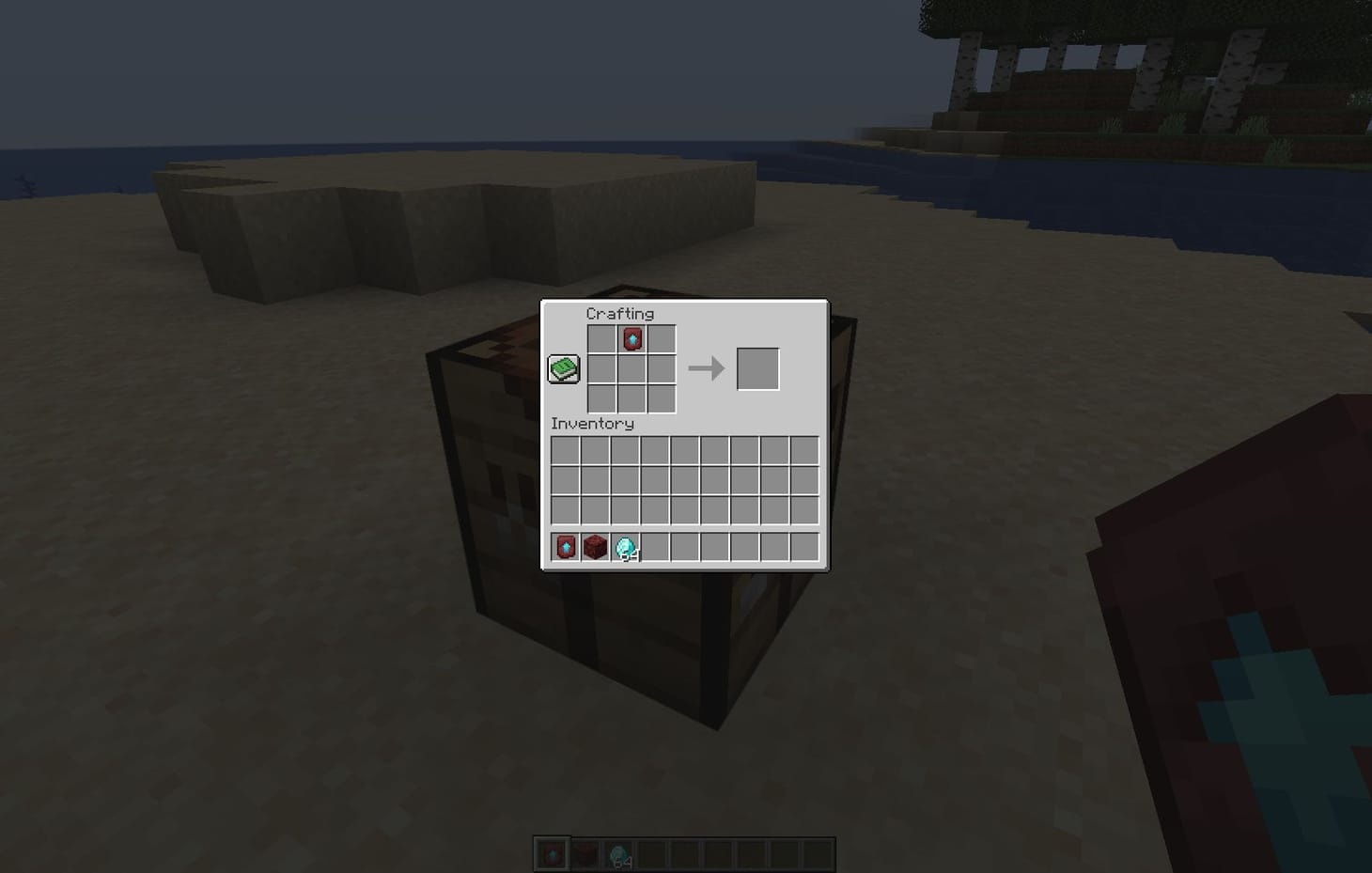
Task: Click the first empty main inventory slot
Action: [x=564, y=451]
